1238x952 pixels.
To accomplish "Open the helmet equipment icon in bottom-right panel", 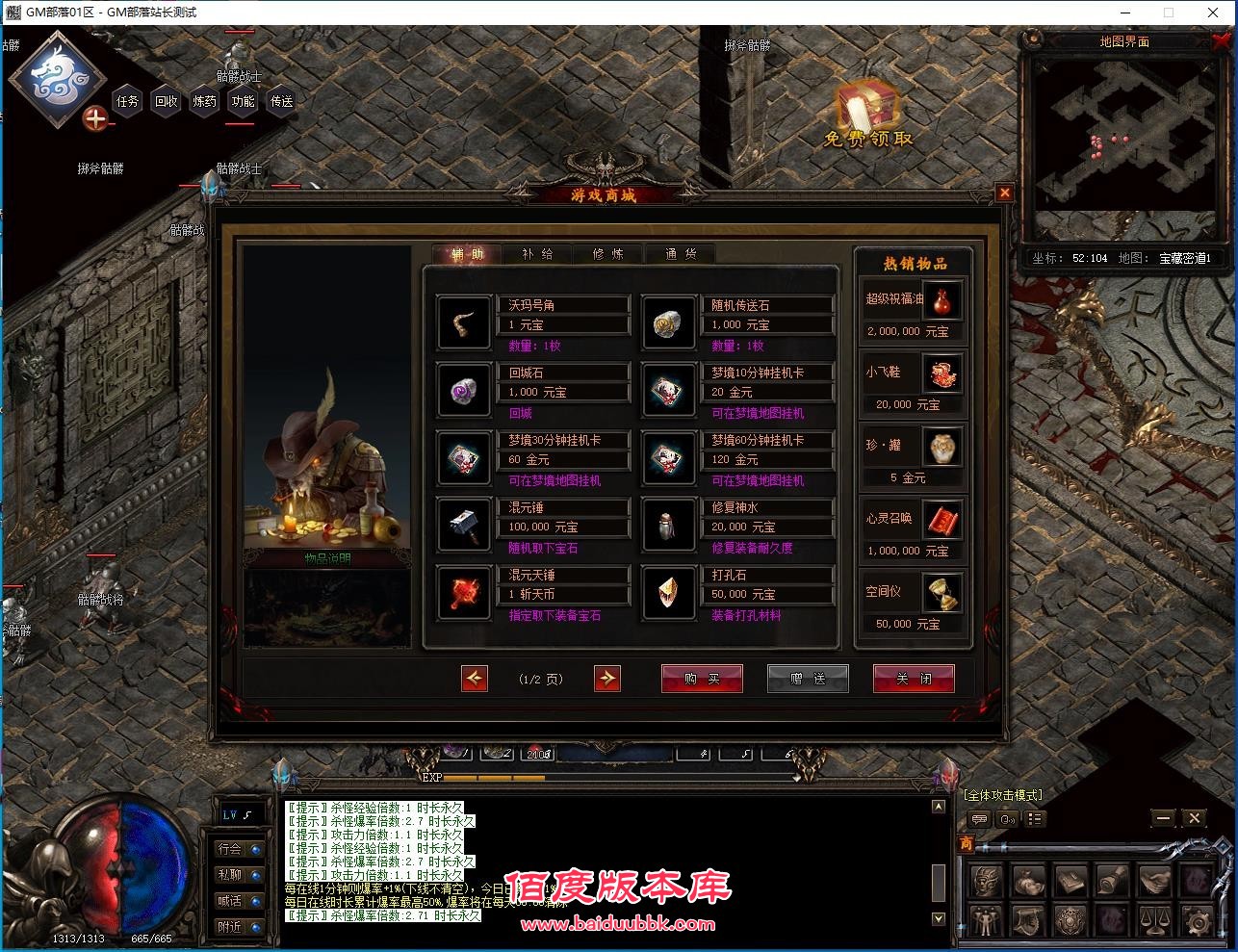I will point(986,880).
